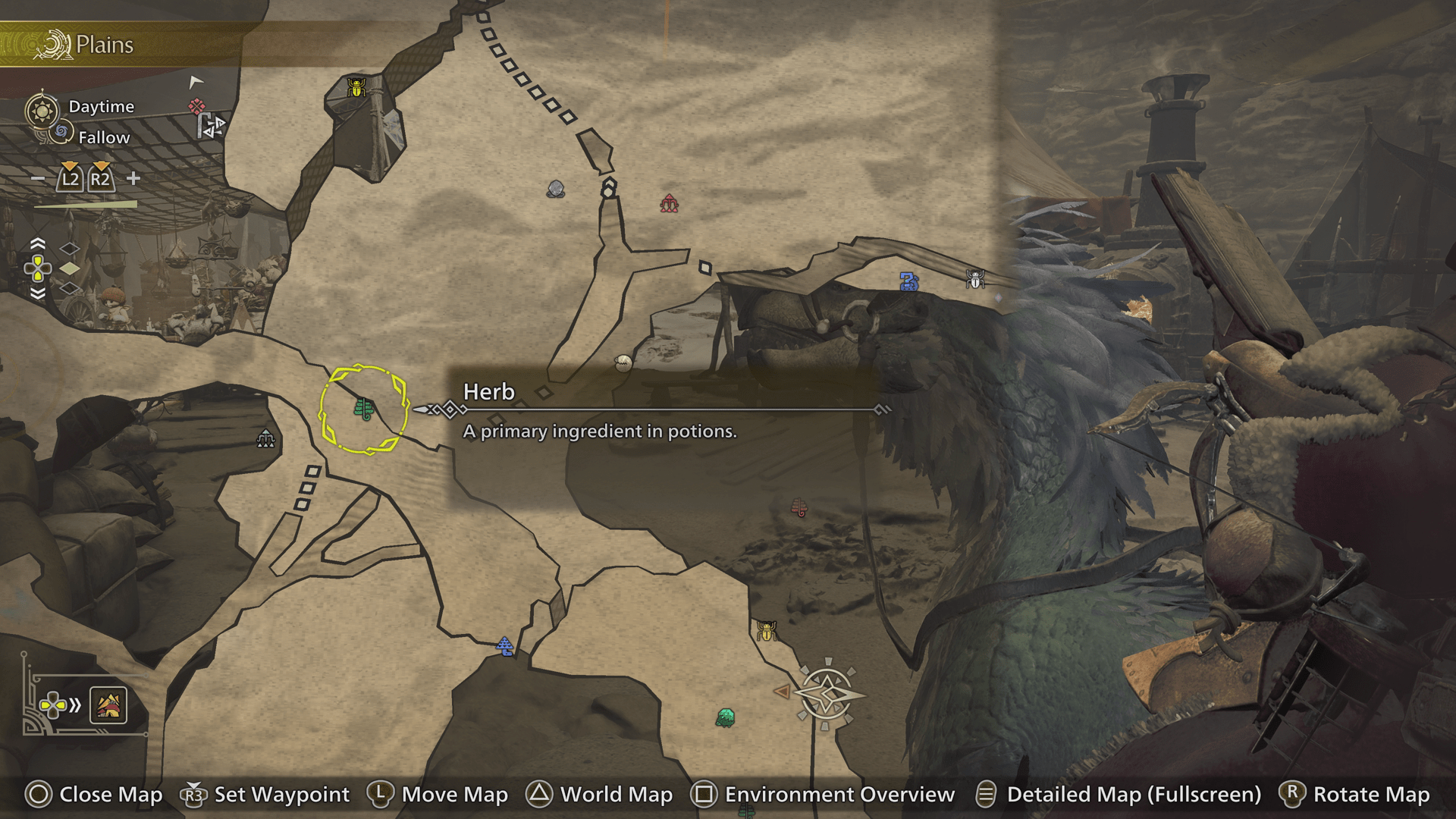
Task: Click the blue mushroom gathering icon on the lower map
Action: pos(505,646)
